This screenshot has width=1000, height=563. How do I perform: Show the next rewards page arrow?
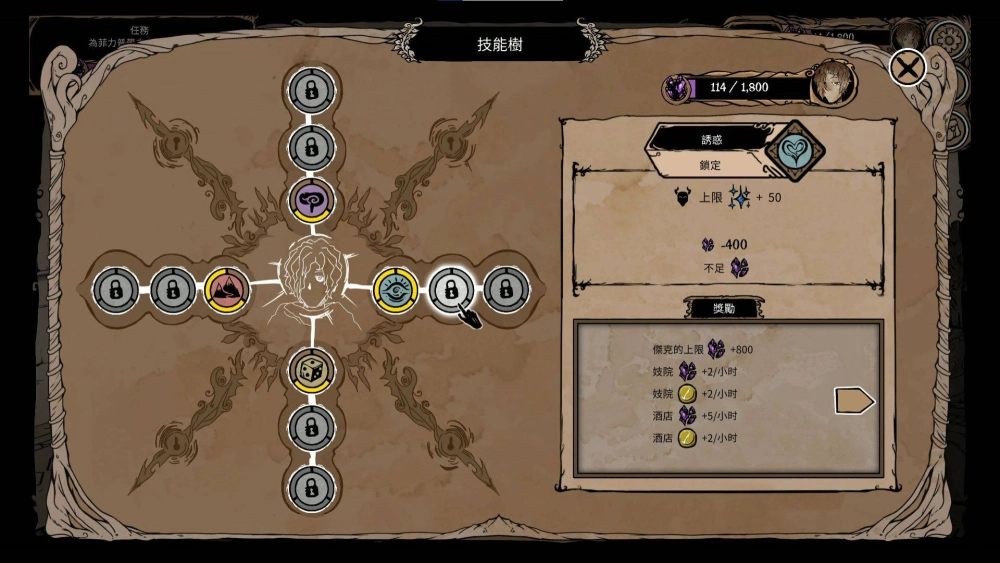(x=854, y=401)
